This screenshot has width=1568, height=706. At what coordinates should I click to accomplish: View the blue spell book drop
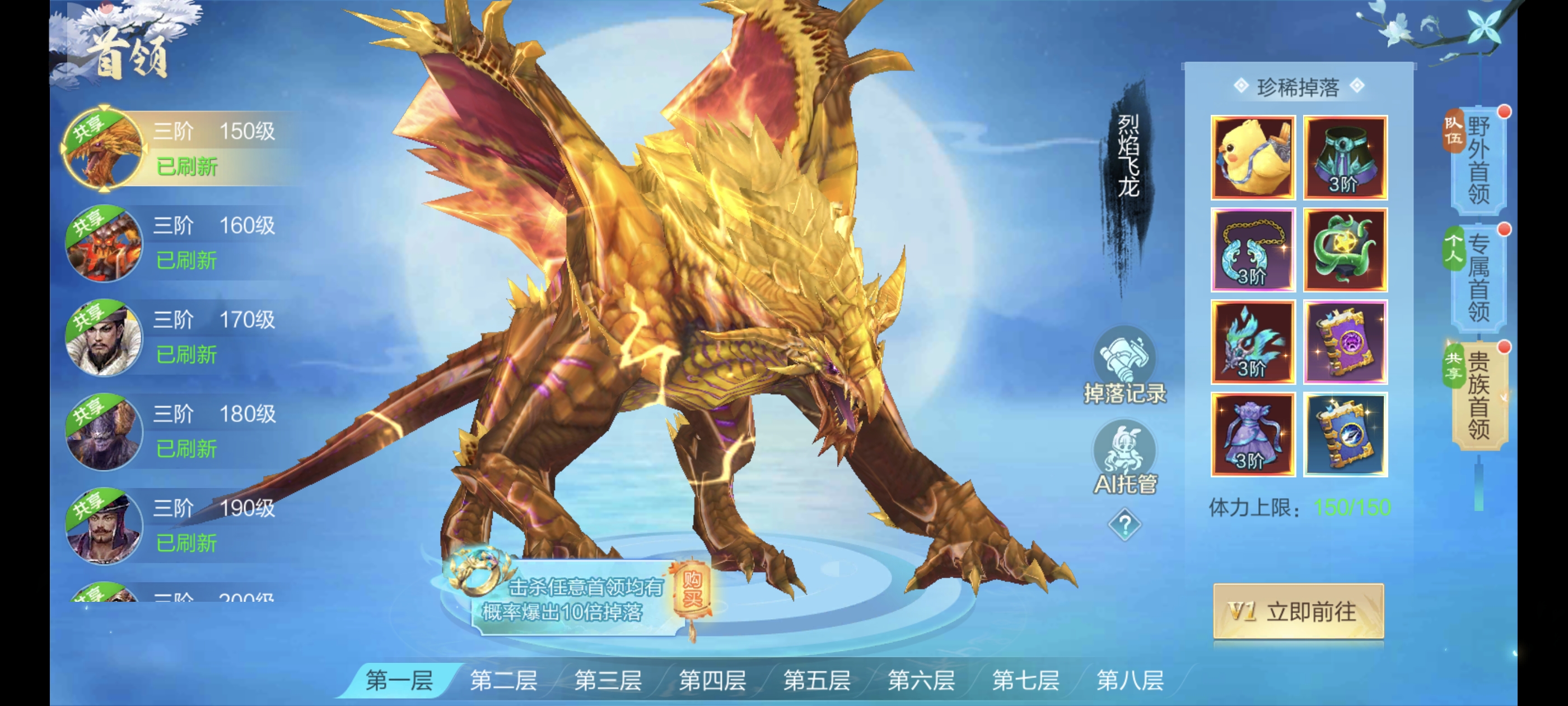click(1345, 434)
